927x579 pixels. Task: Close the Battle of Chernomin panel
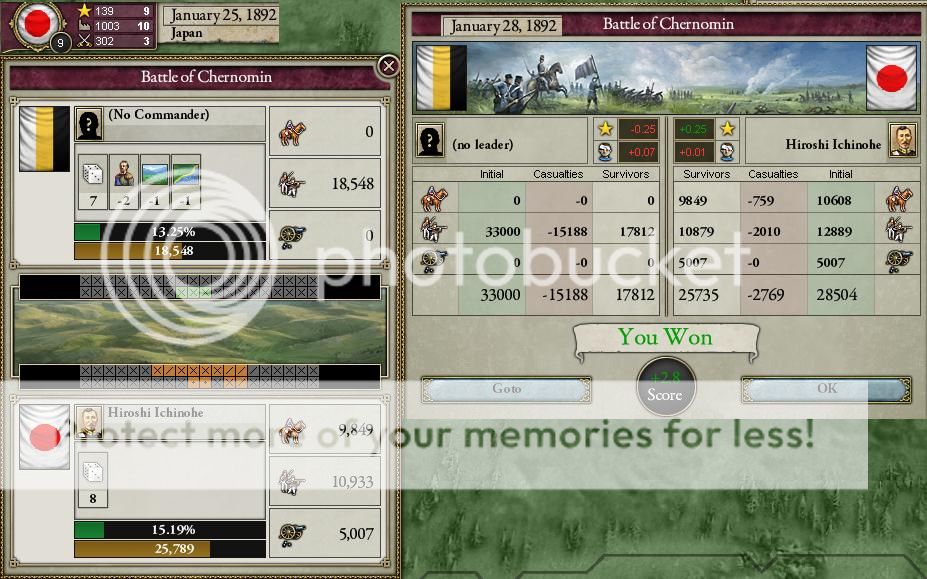[388, 67]
